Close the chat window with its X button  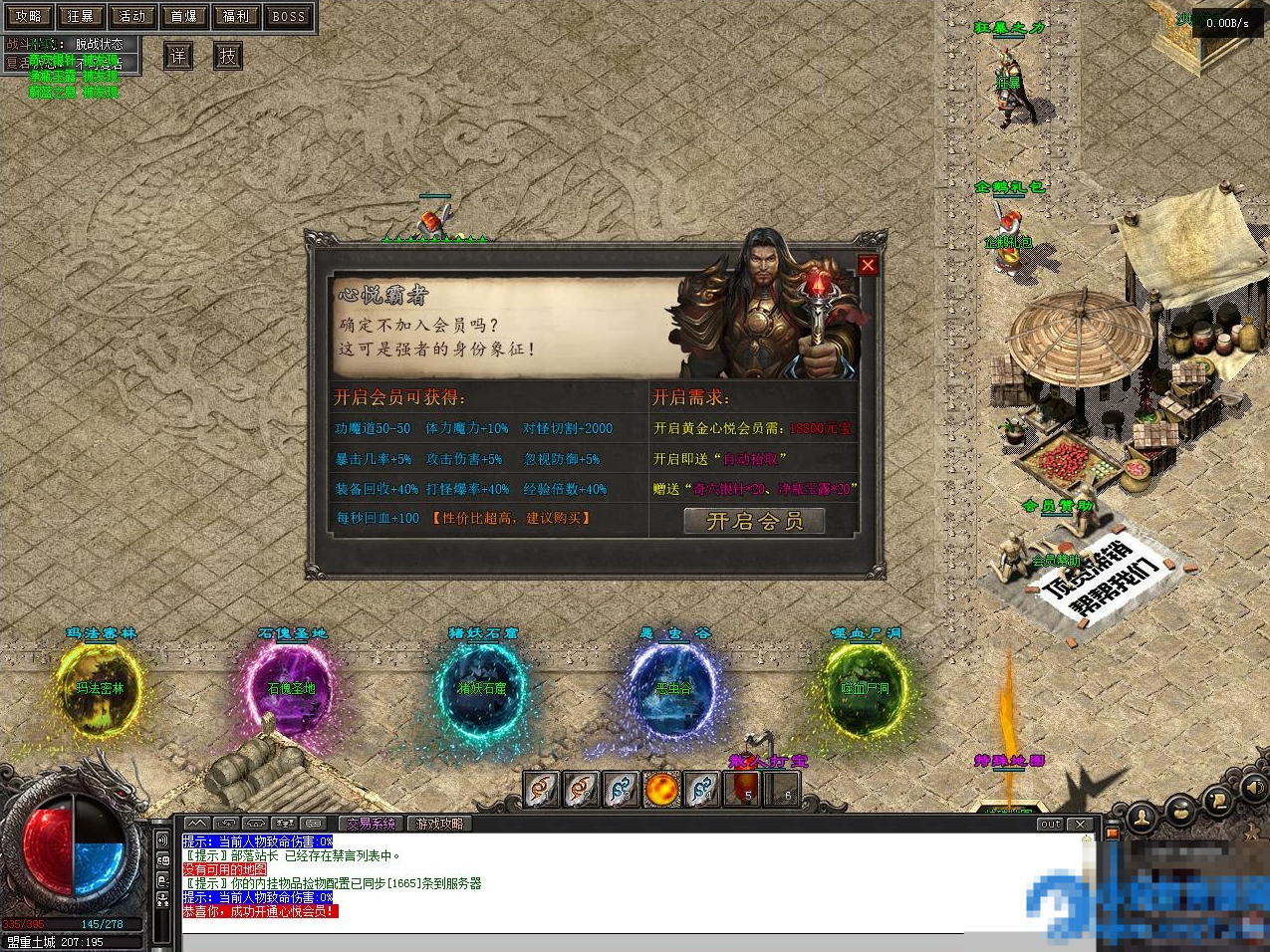tap(1081, 825)
